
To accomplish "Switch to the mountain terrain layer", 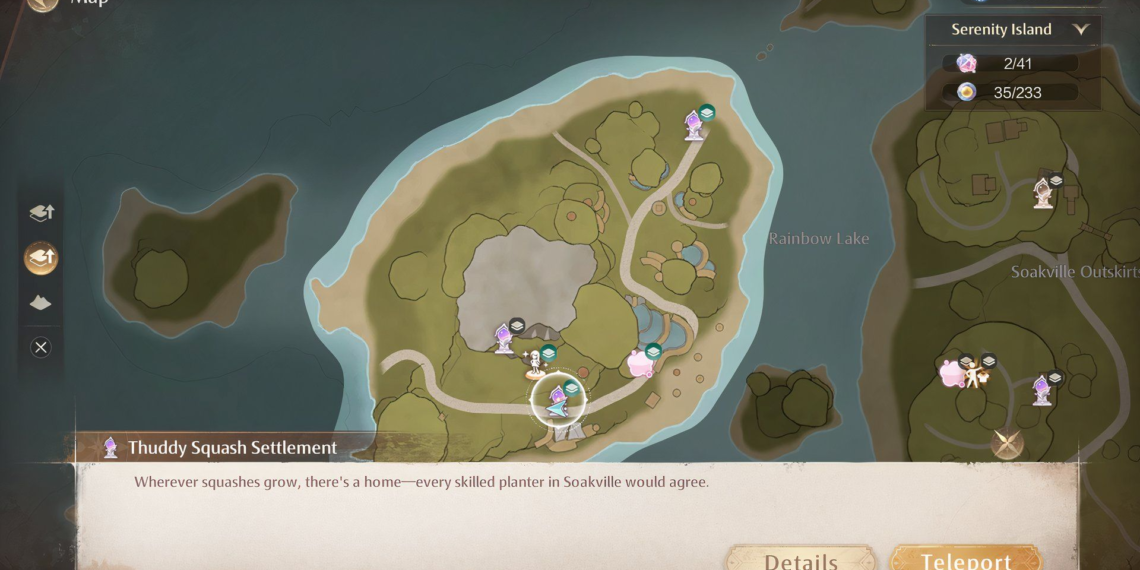I will (41, 302).
